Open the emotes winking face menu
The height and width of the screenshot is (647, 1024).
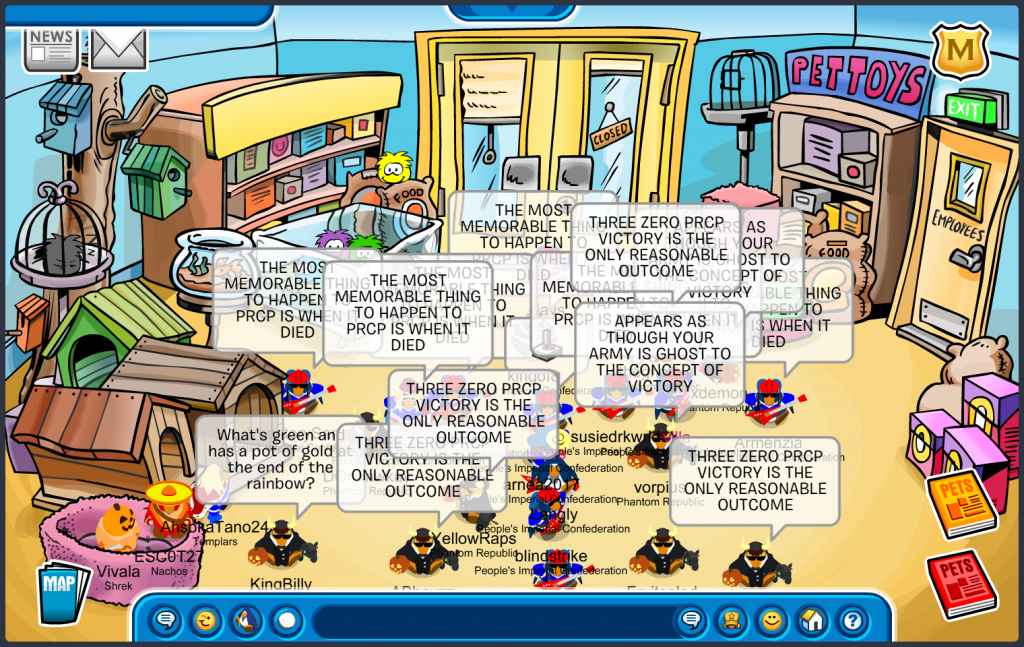click(x=206, y=621)
